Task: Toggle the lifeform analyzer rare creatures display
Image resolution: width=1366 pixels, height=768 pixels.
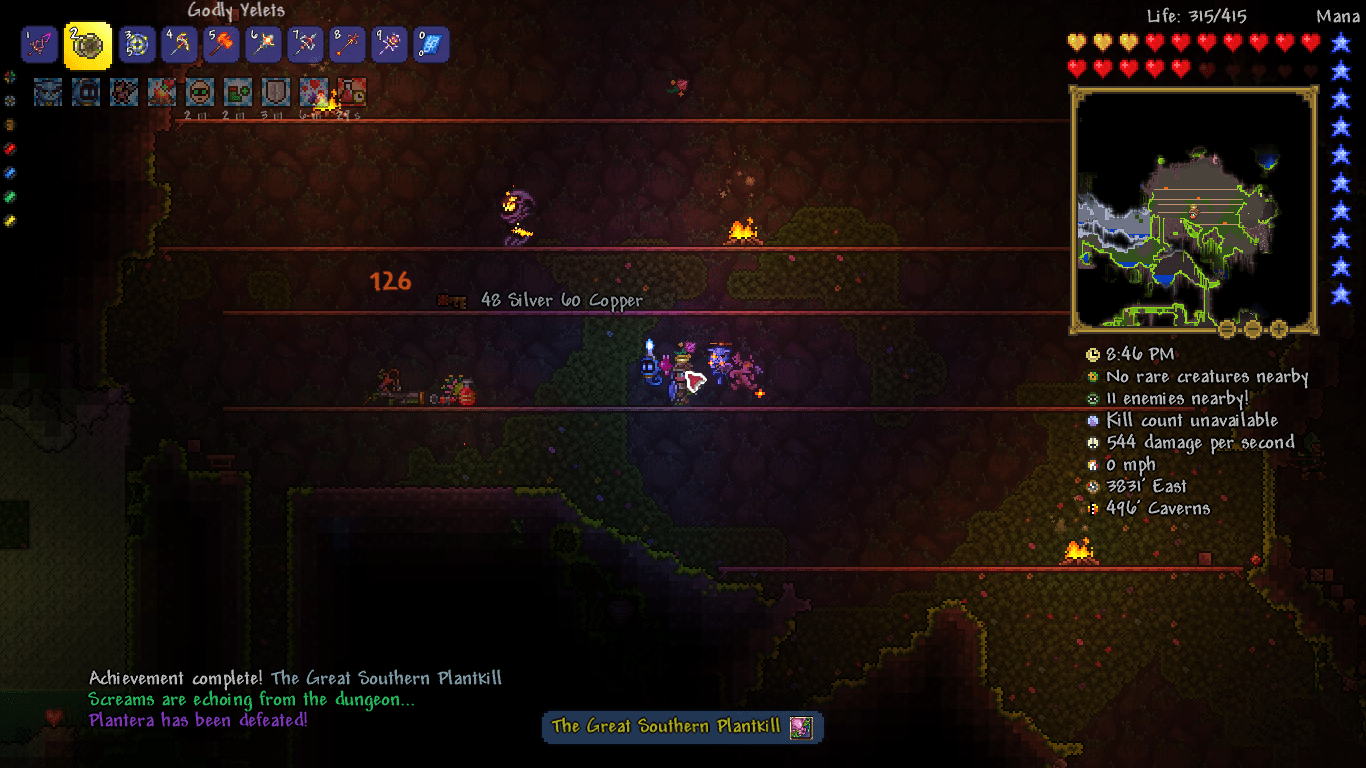Action: pyautogui.click(x=1092, y=377)
